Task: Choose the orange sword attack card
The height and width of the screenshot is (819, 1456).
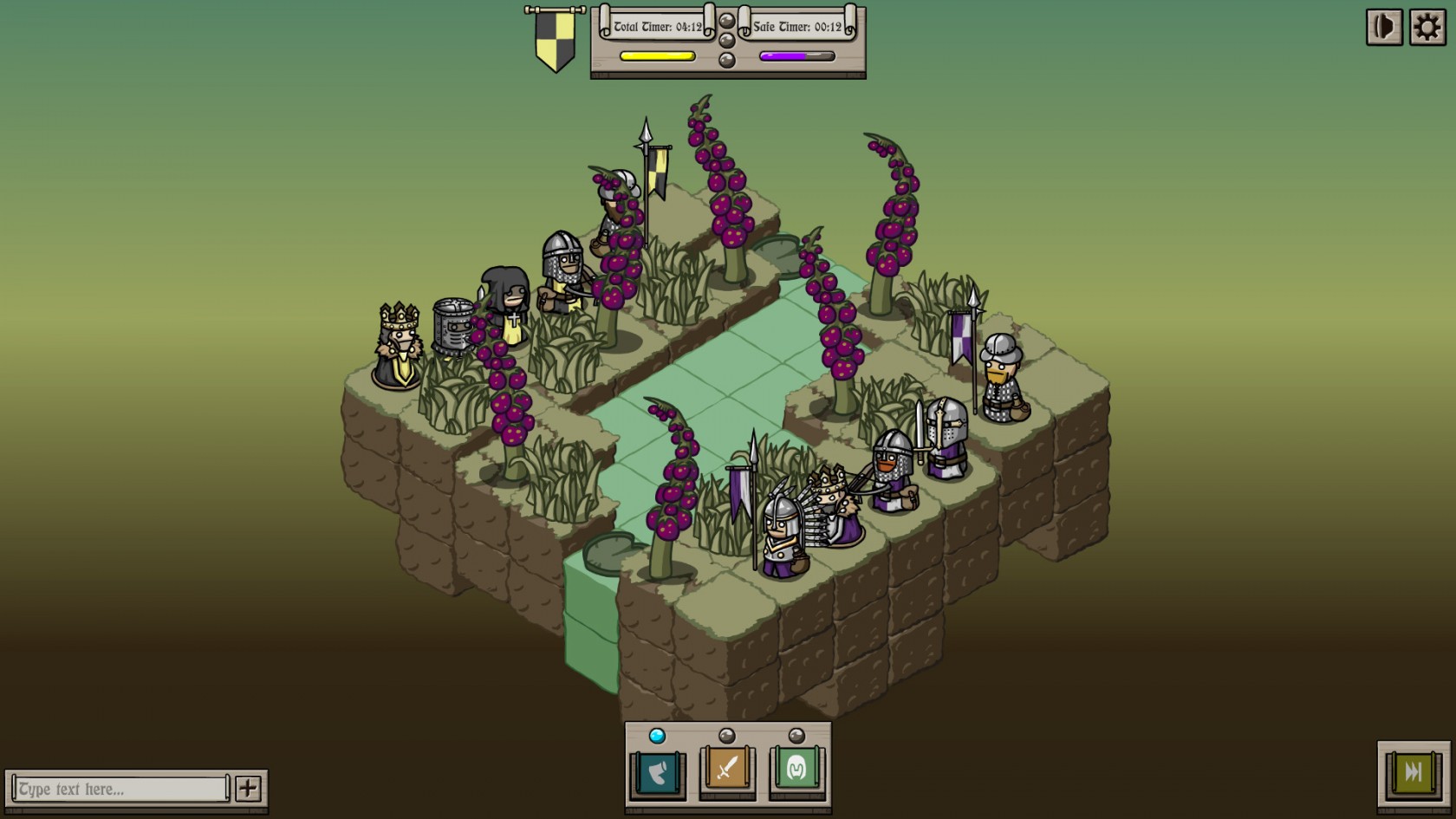Action: [727, 770]
